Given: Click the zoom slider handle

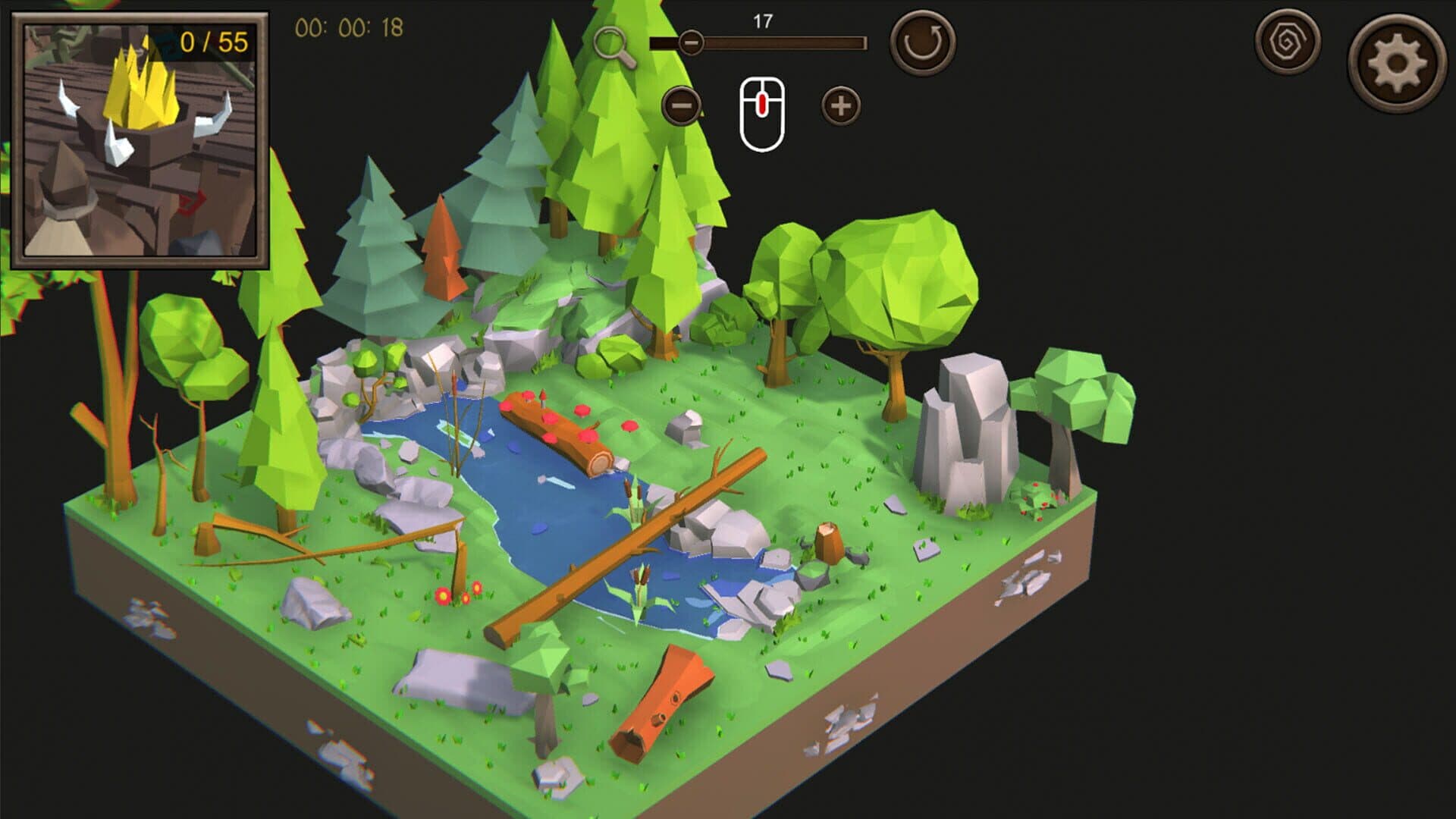Looking at the screenshot, I should [690, 43].
